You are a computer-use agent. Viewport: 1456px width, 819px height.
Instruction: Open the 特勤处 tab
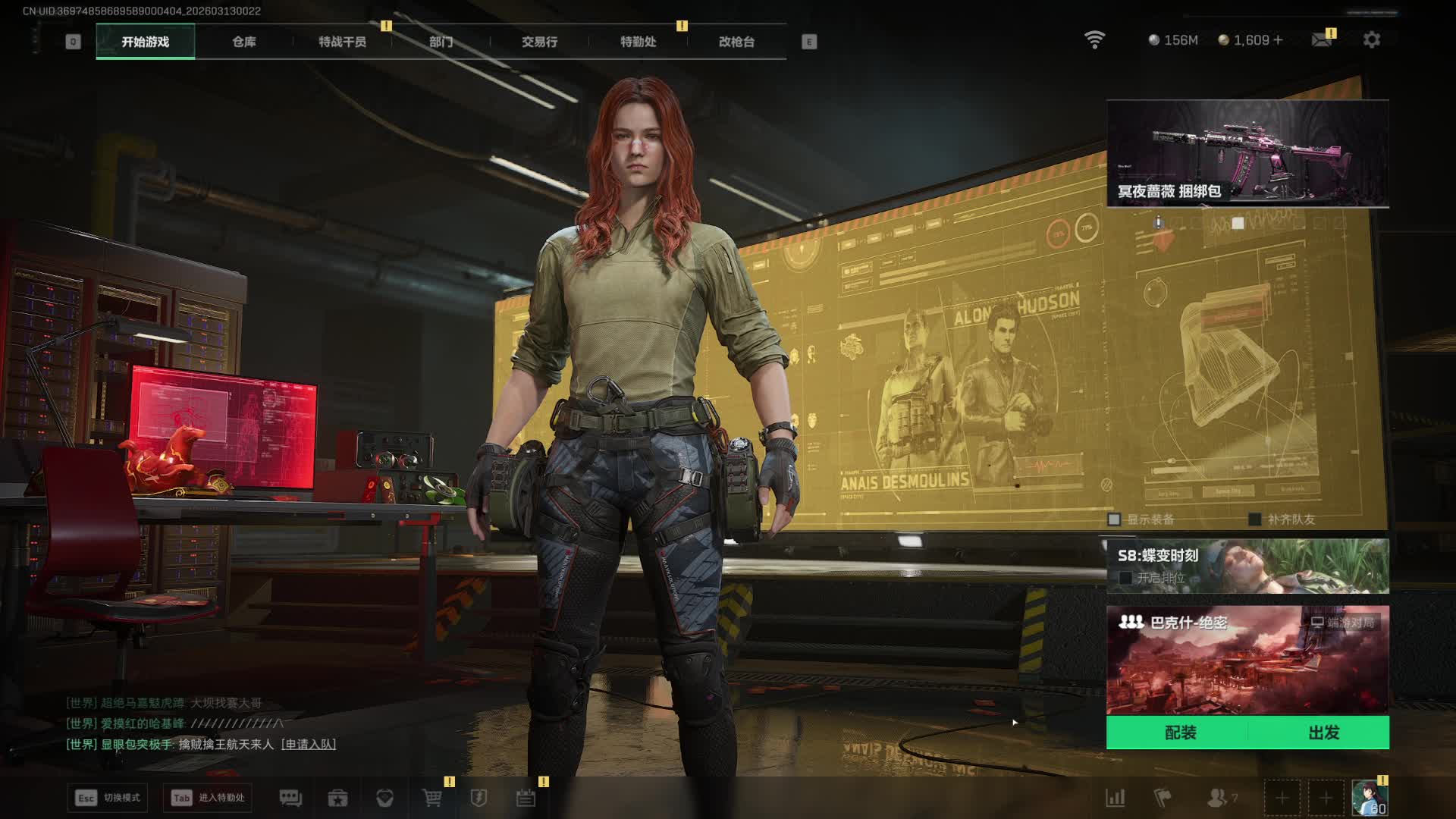[x=638, y=42]
